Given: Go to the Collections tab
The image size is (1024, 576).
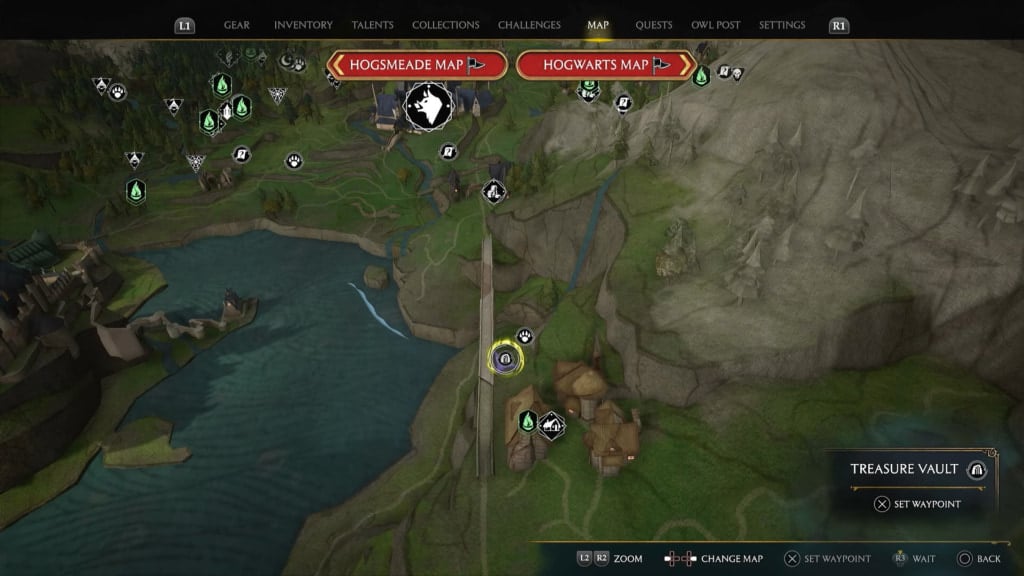Looking at the screenshot, I should (x=445, y=25).
